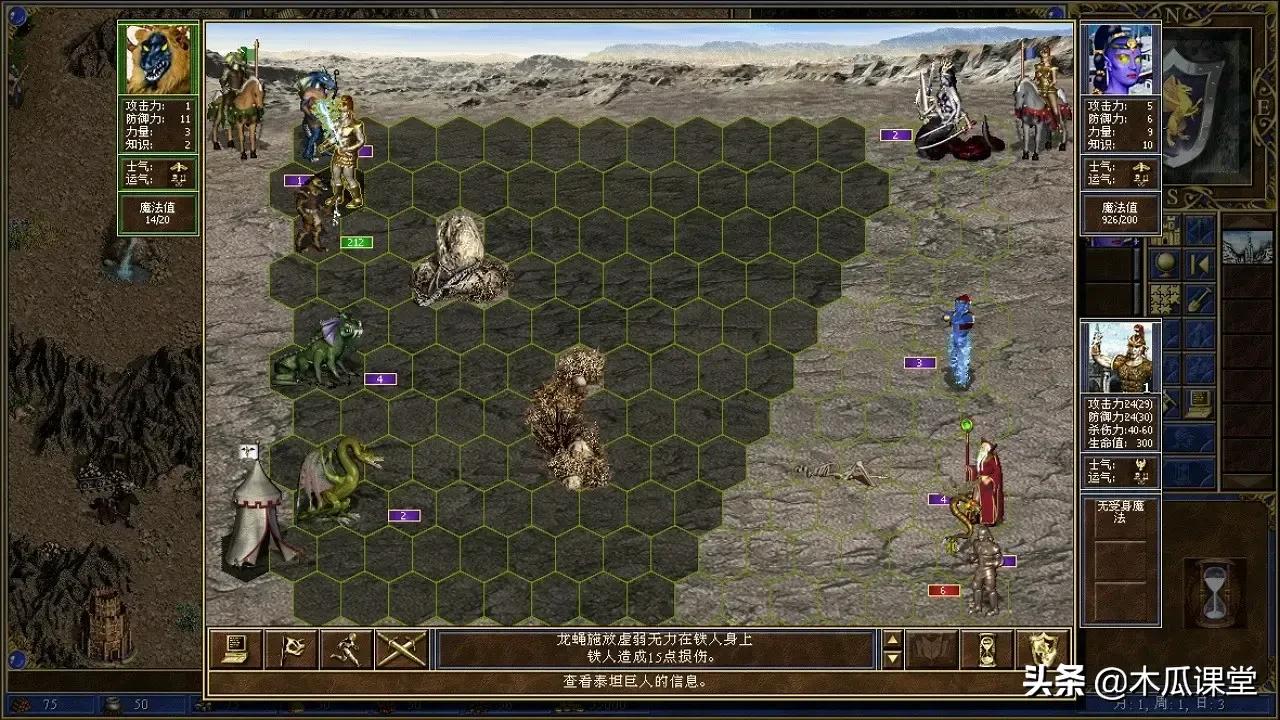
Task: Click the computer system icon on right sidebar
Action: (1199, 400)
